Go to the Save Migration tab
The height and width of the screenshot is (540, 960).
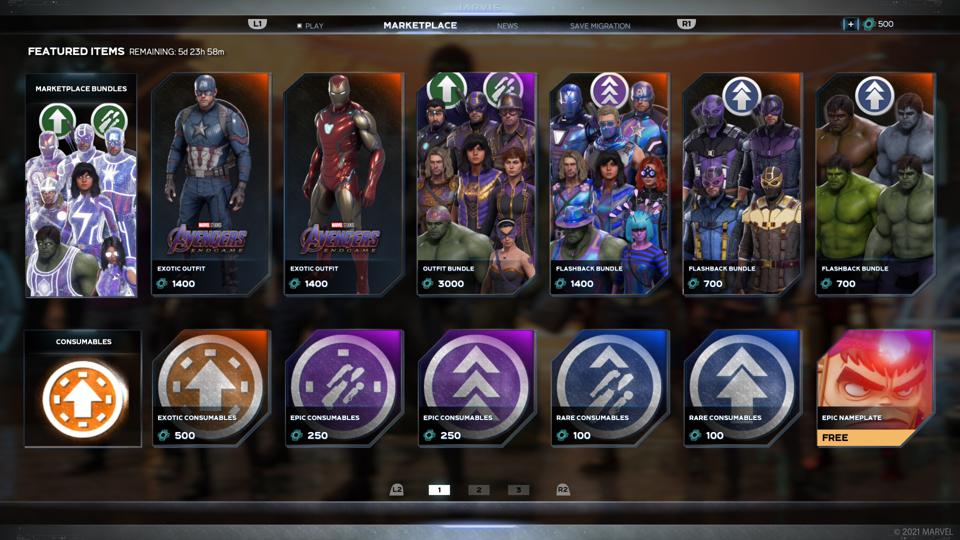tap(600, 25)
